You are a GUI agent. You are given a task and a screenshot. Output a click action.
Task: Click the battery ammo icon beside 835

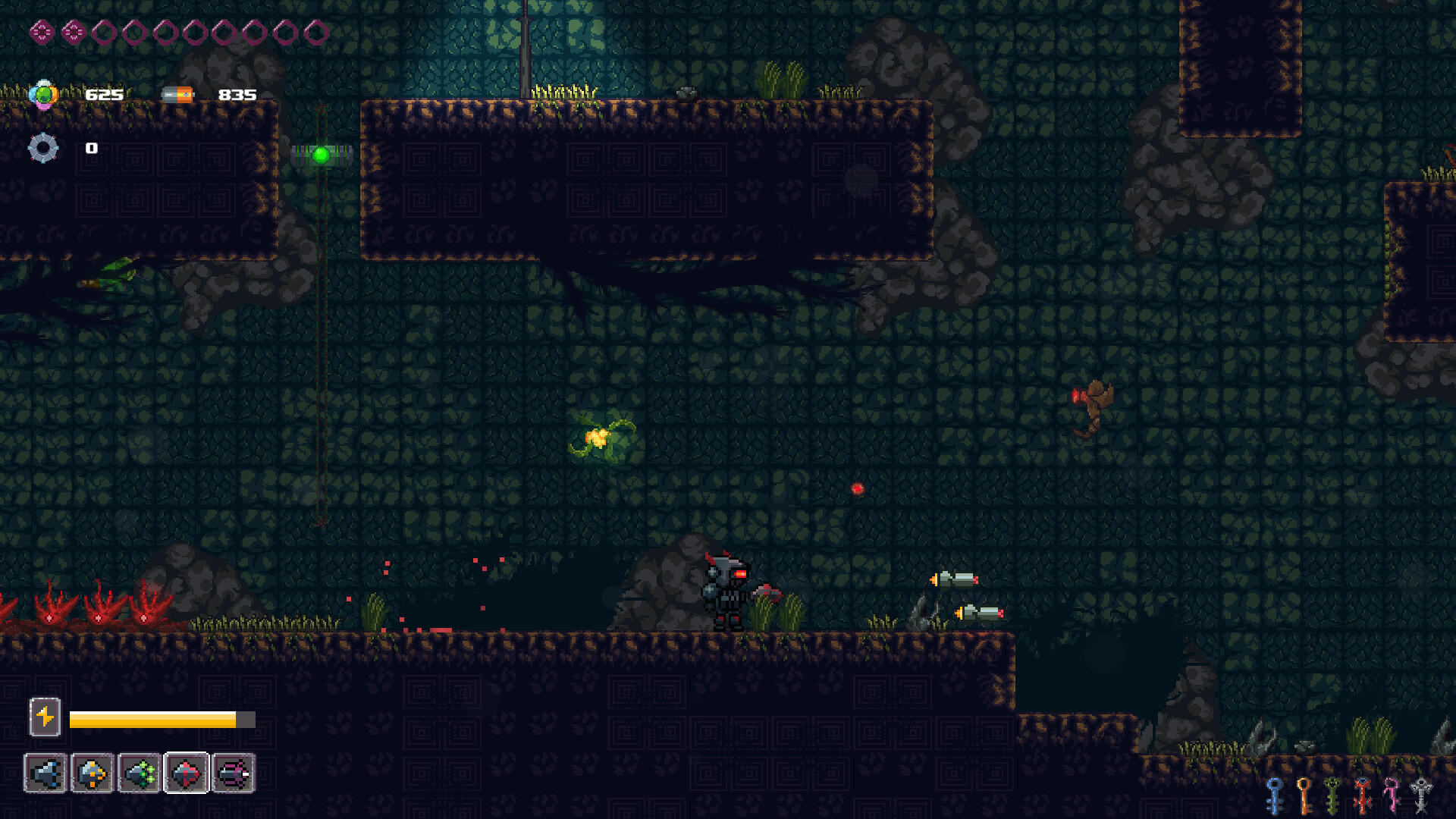click(x=177, y=95)
